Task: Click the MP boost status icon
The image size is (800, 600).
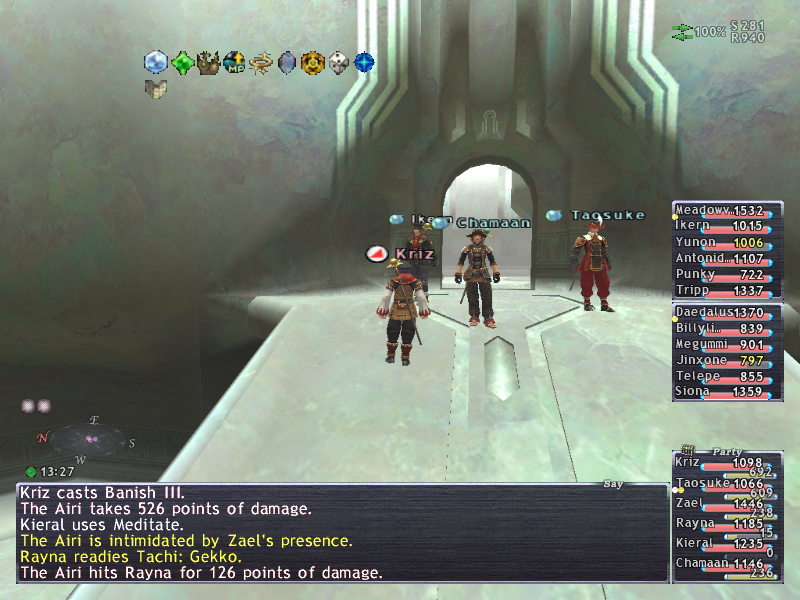Action: pos(234,63)
